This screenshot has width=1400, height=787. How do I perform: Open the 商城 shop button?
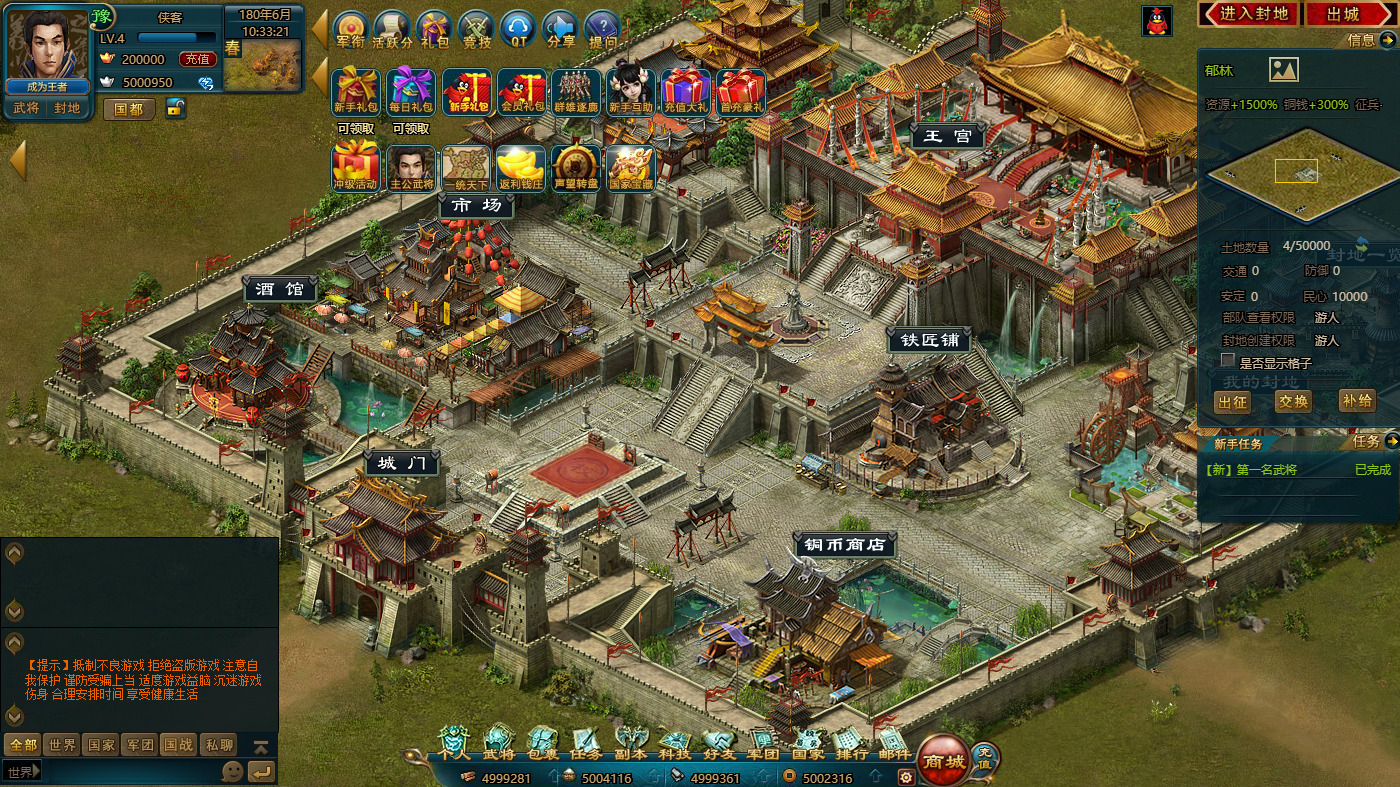click(942, 760)
